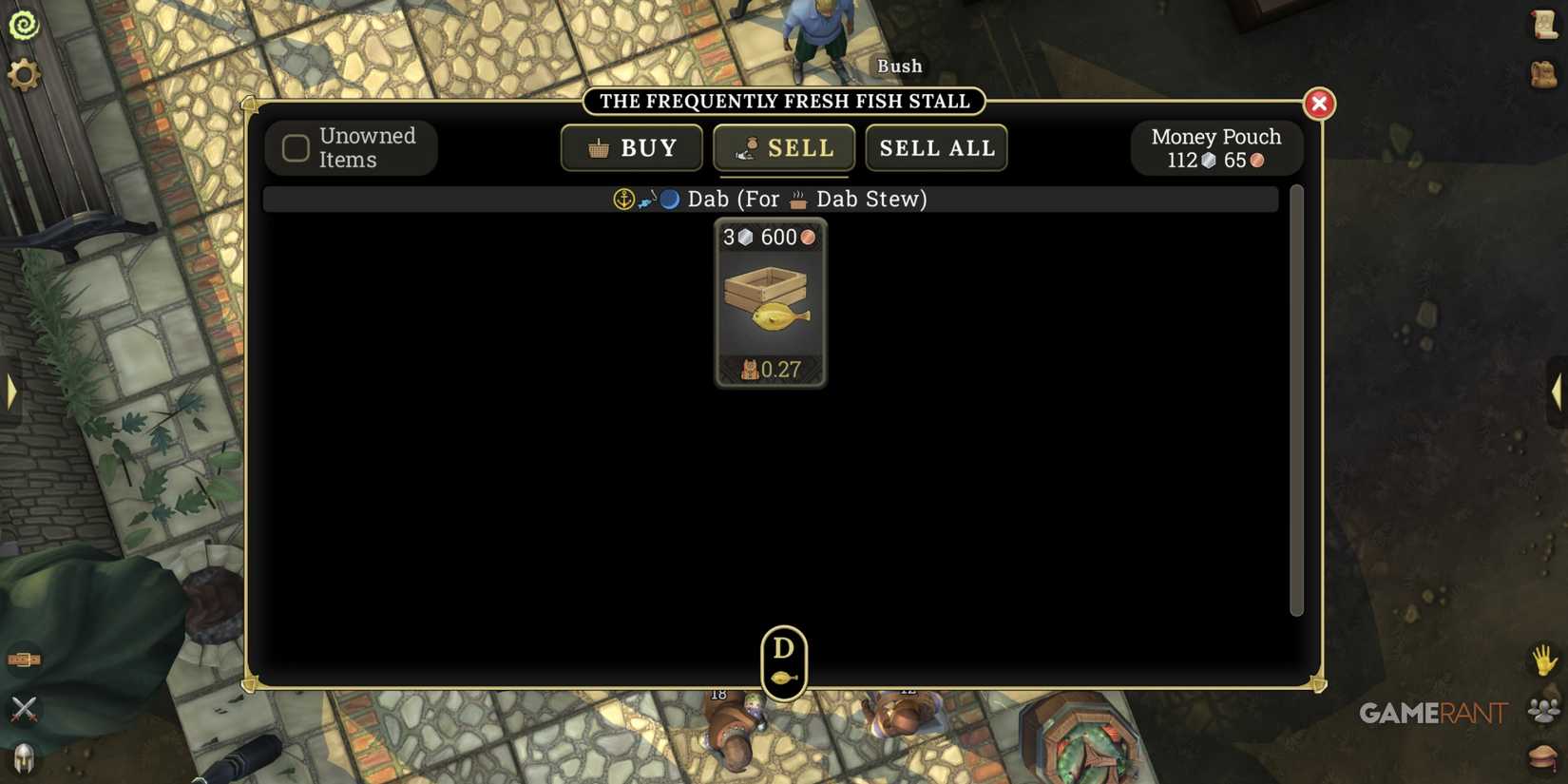
Task: Switch to the BUY tab
Action: tap(631, 147)
